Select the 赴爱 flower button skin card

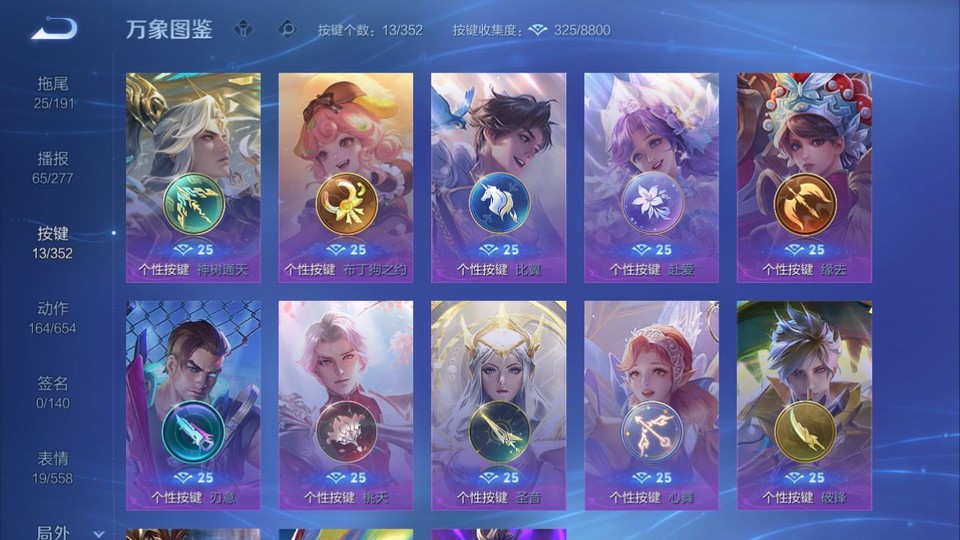tap(651, 177)
